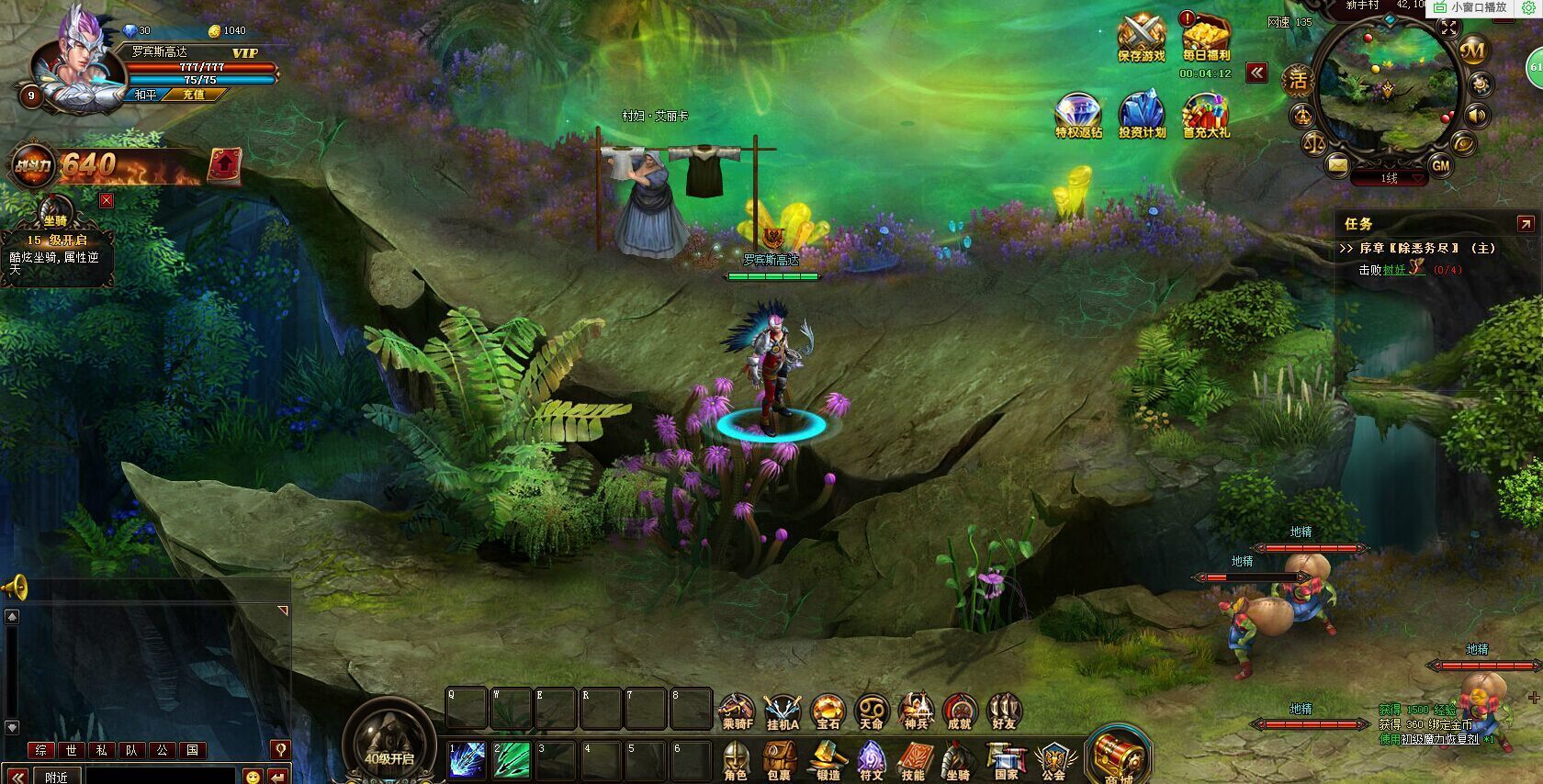The width and height of the screenshot is (1543, 784).
Task: Open the 技能 skill book
Action: point(913,759)
